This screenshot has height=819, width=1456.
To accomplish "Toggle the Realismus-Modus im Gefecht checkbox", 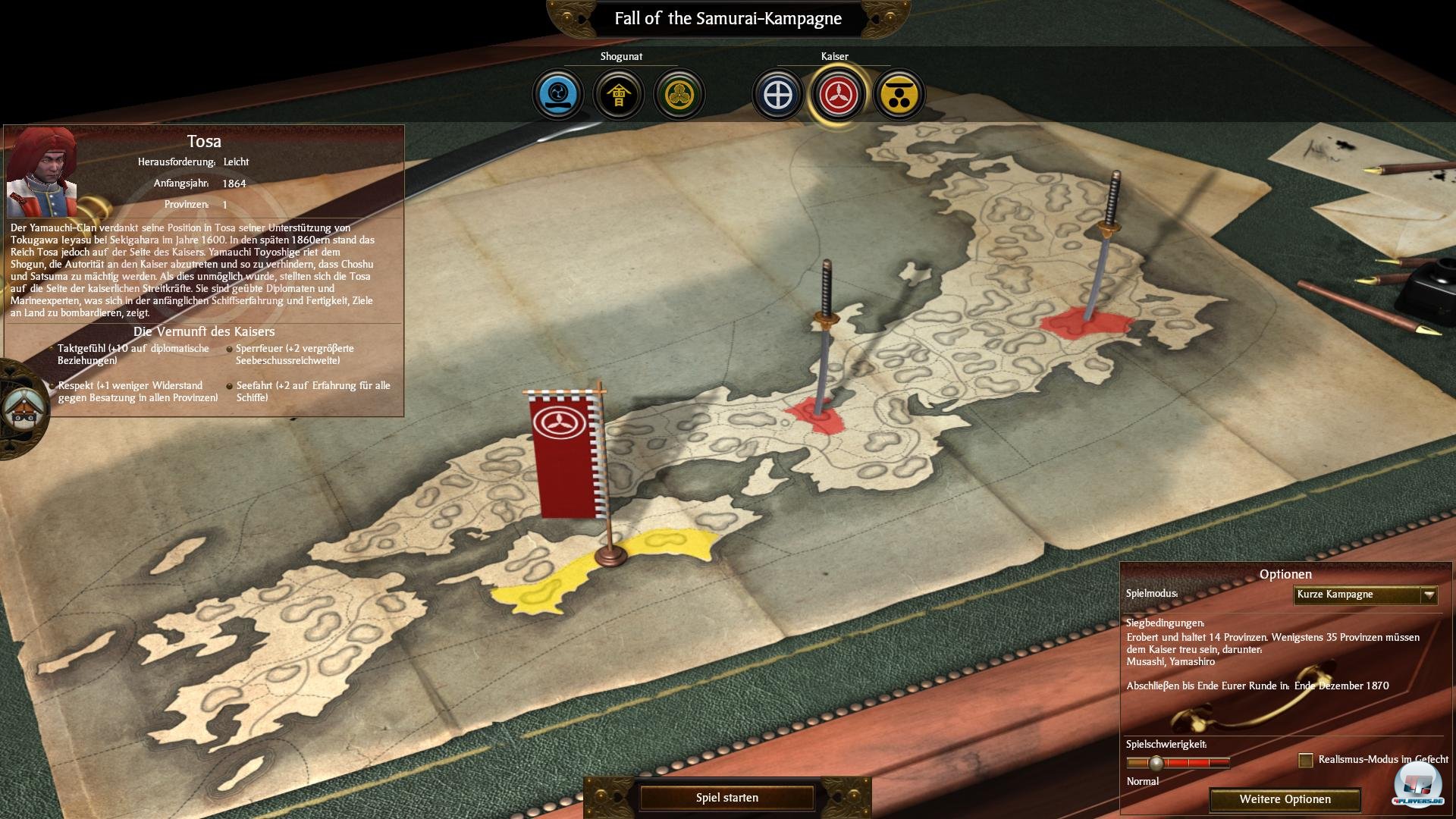I will (1305, 760).
